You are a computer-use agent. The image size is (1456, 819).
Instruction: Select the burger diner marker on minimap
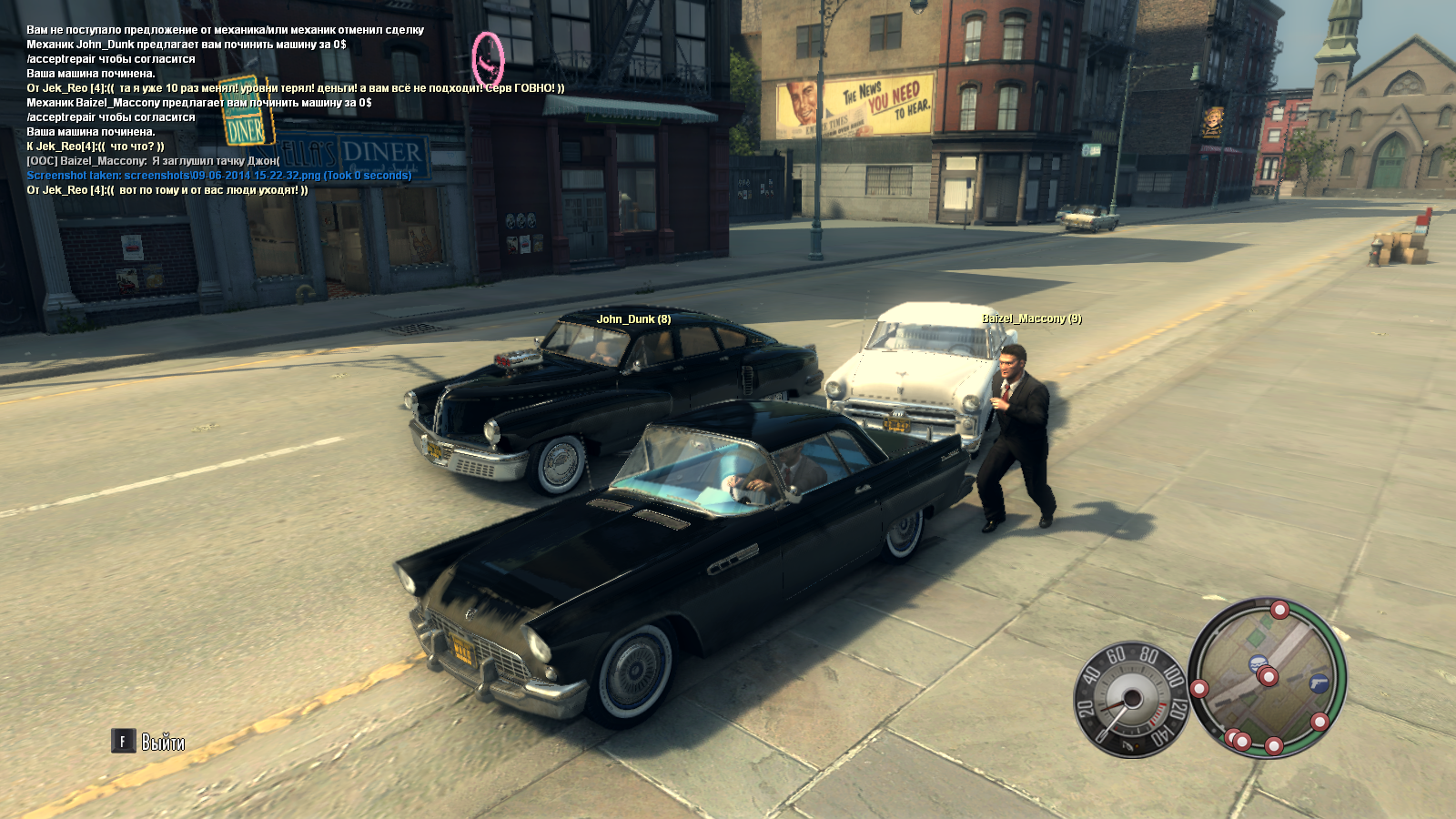click(1258, 662)
